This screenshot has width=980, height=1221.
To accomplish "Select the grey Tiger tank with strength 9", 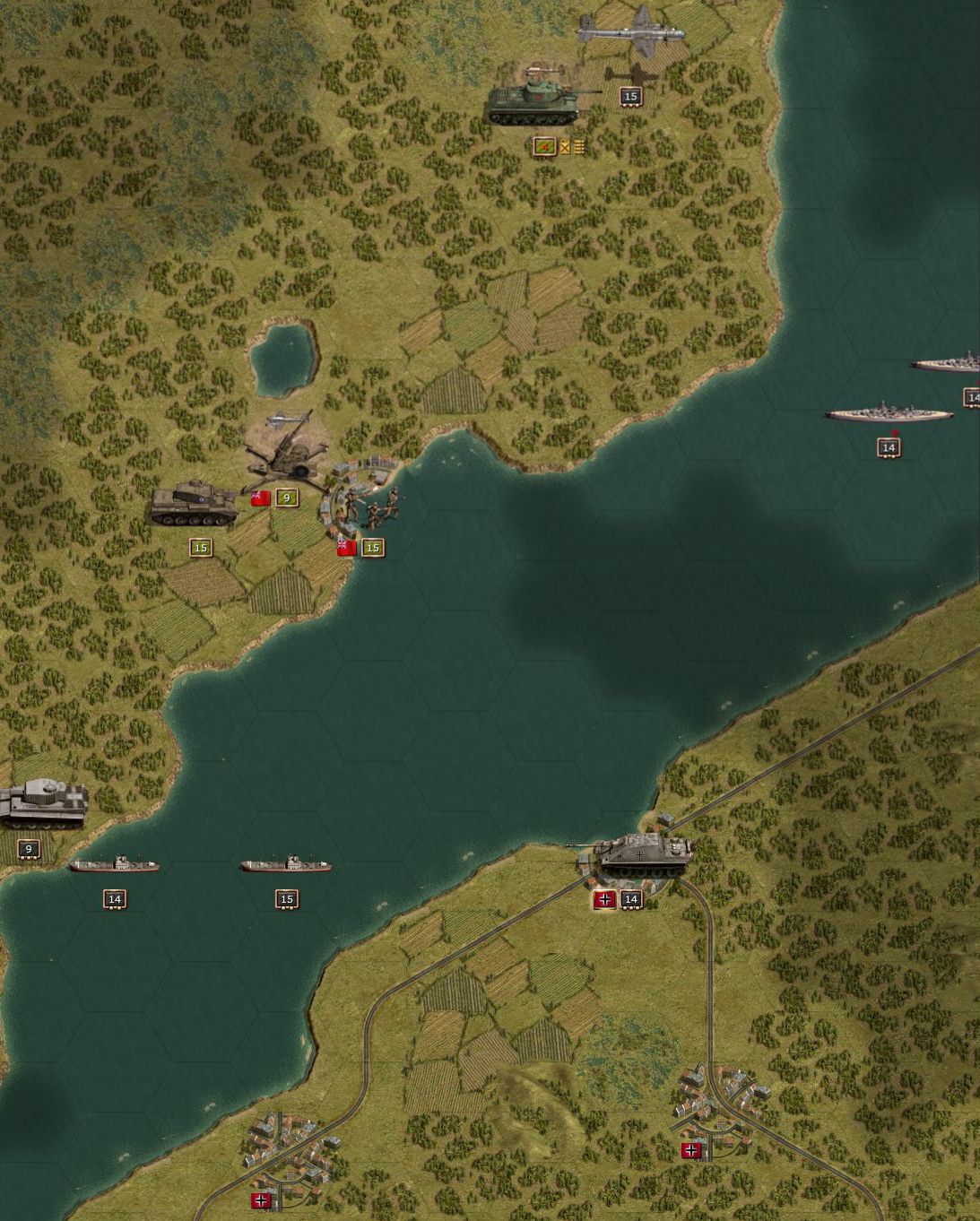I will [40, 801].
